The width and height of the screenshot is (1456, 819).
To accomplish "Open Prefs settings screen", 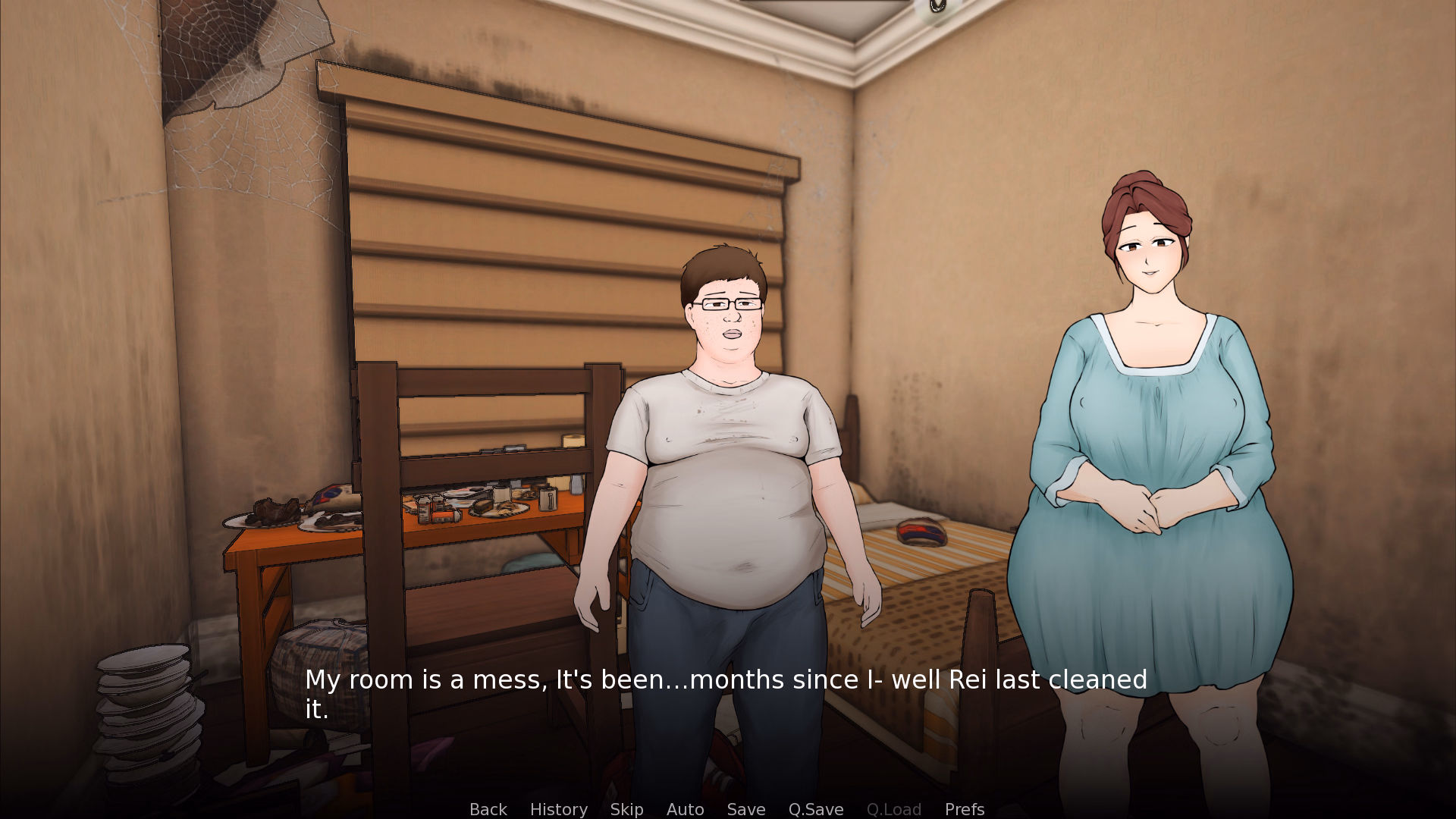I will click(964, 809).
